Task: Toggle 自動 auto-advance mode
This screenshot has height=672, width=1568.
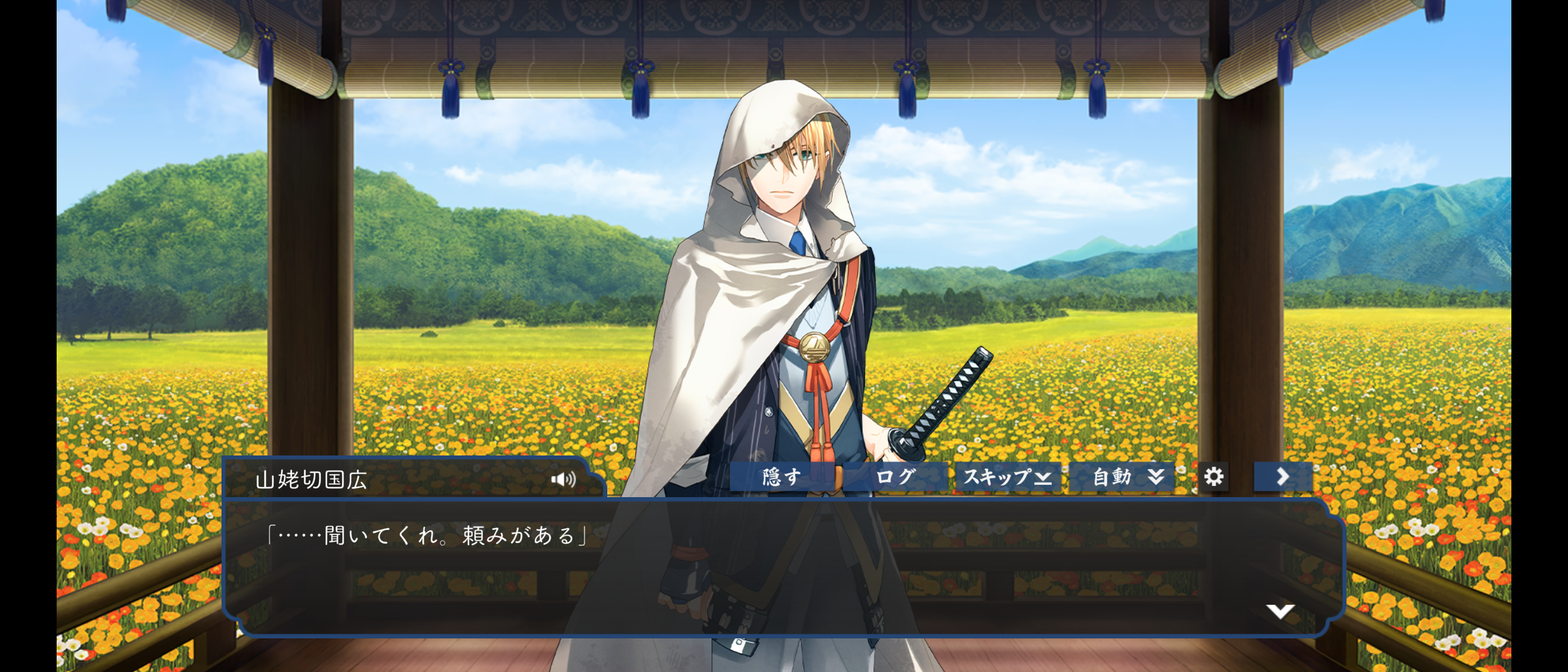Action: coord(1123,477)
